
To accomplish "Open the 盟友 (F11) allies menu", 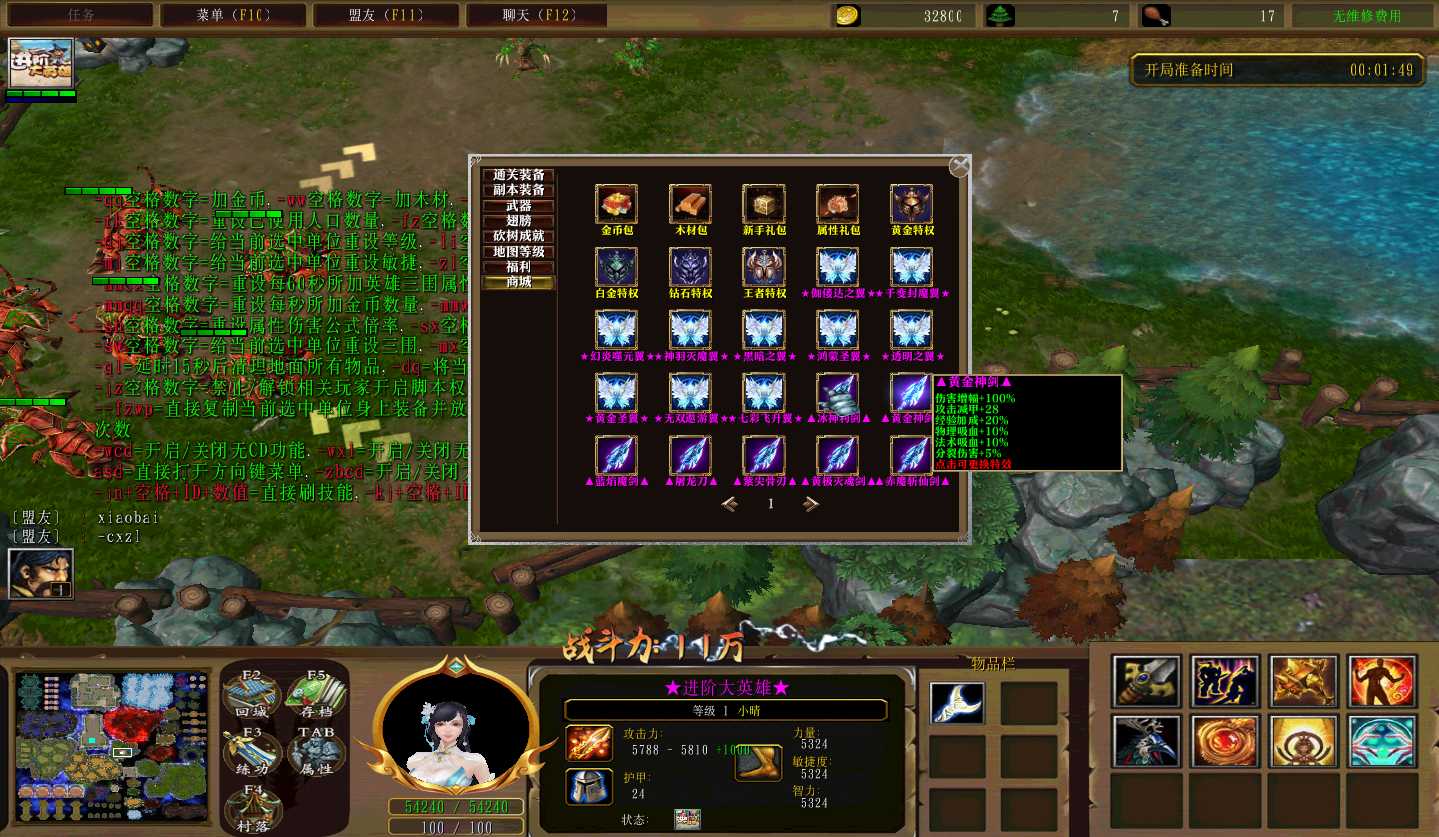I will [x=386, y=15].
